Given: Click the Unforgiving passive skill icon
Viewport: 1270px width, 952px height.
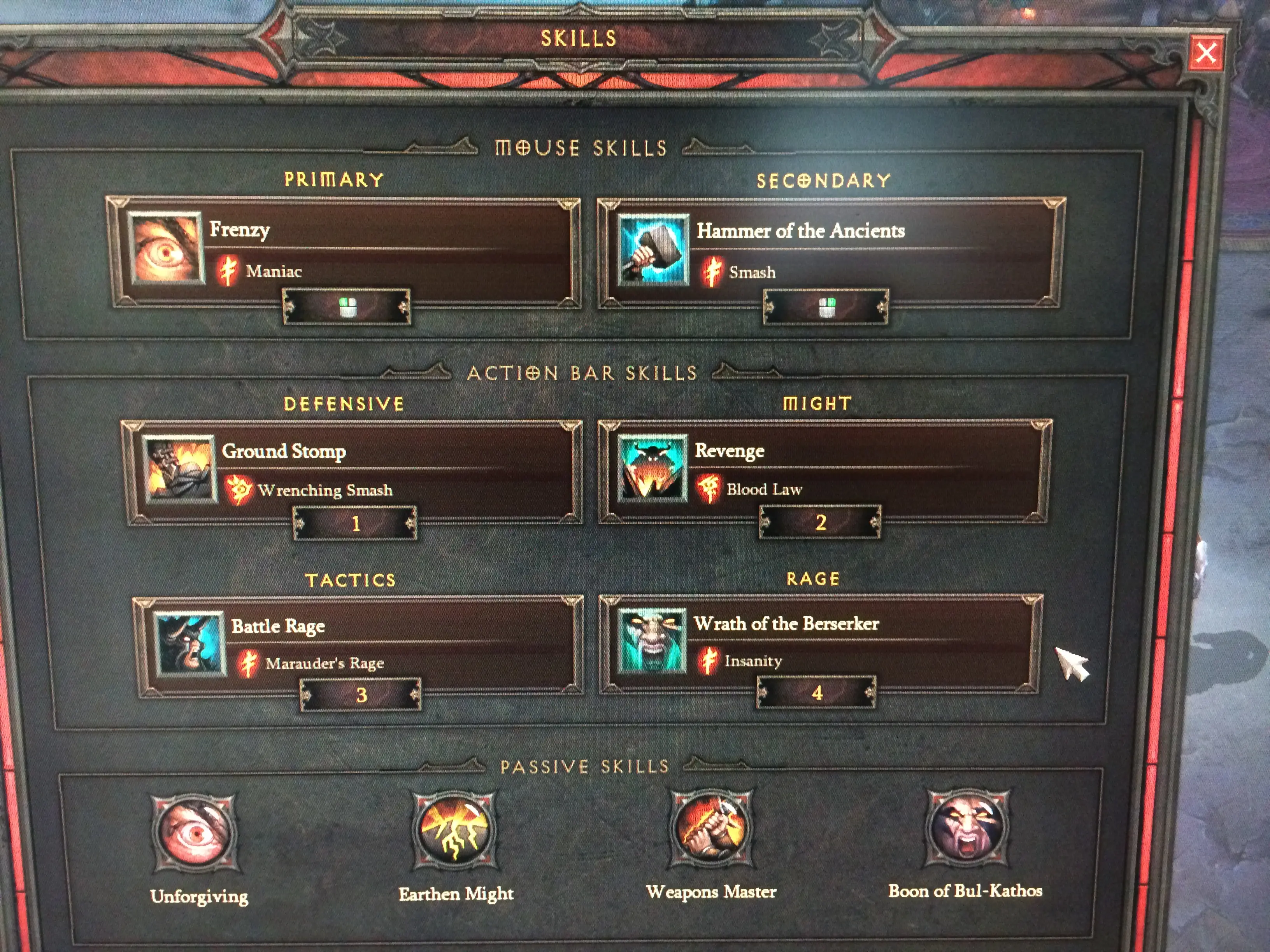Looking at the screenshot, I should pos(195,833).
